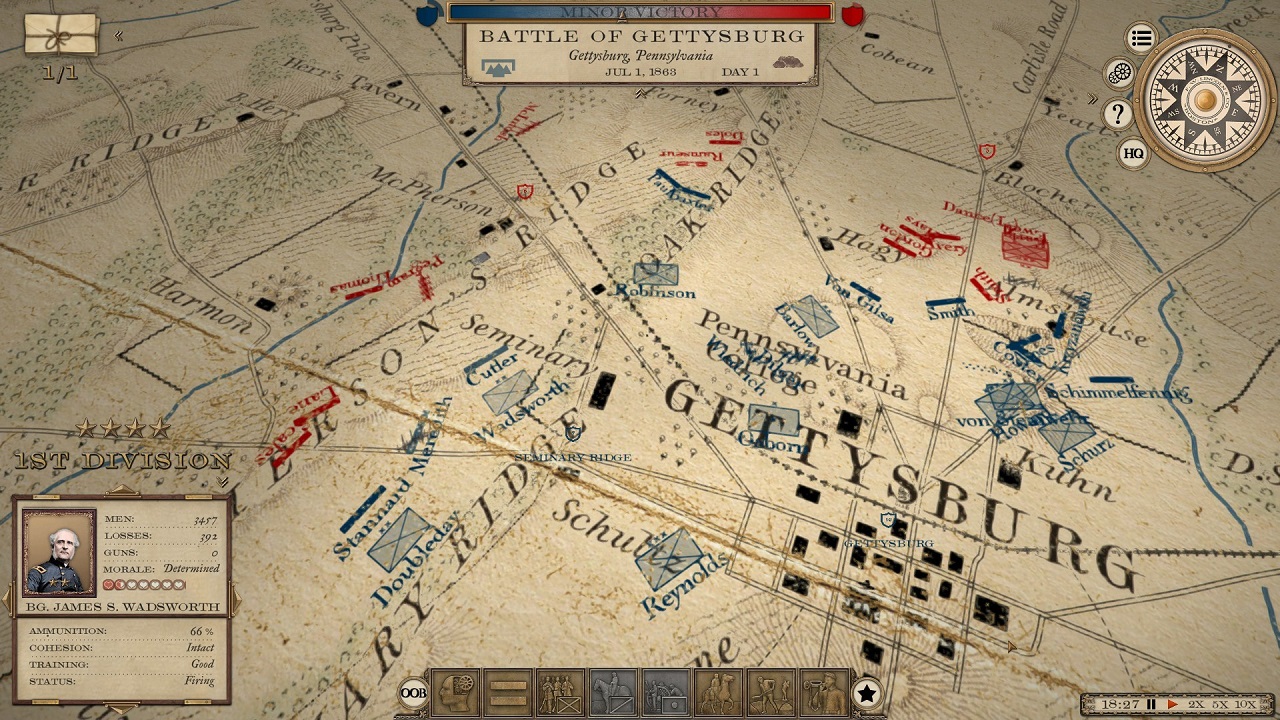
Task: Click the help question mark button
Action: tap(1117, 114)
